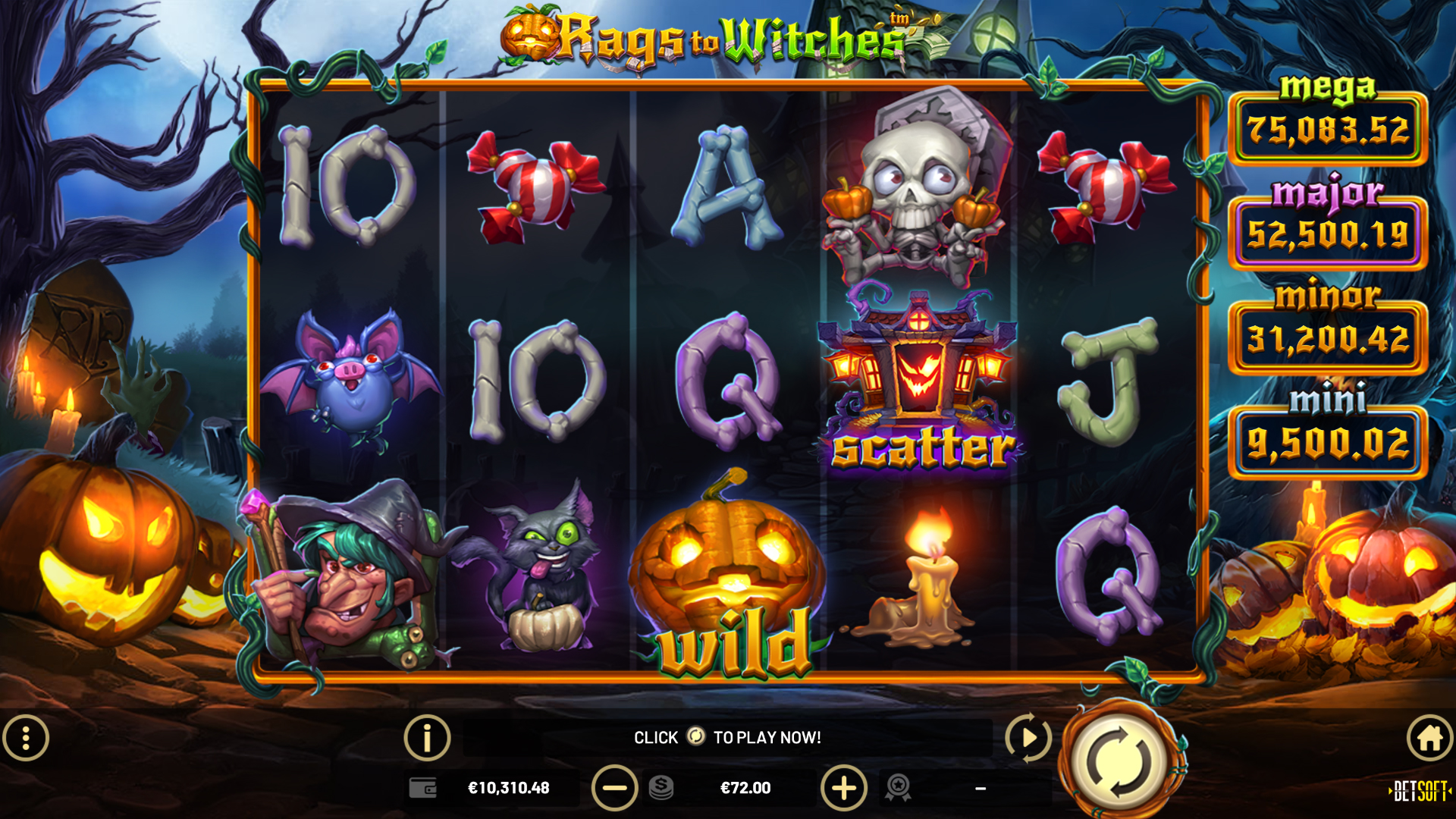Click the current bet amount €72.00
Viewport: 1456px width, 819px height.
pyautogui.click(x=746, y=788)
